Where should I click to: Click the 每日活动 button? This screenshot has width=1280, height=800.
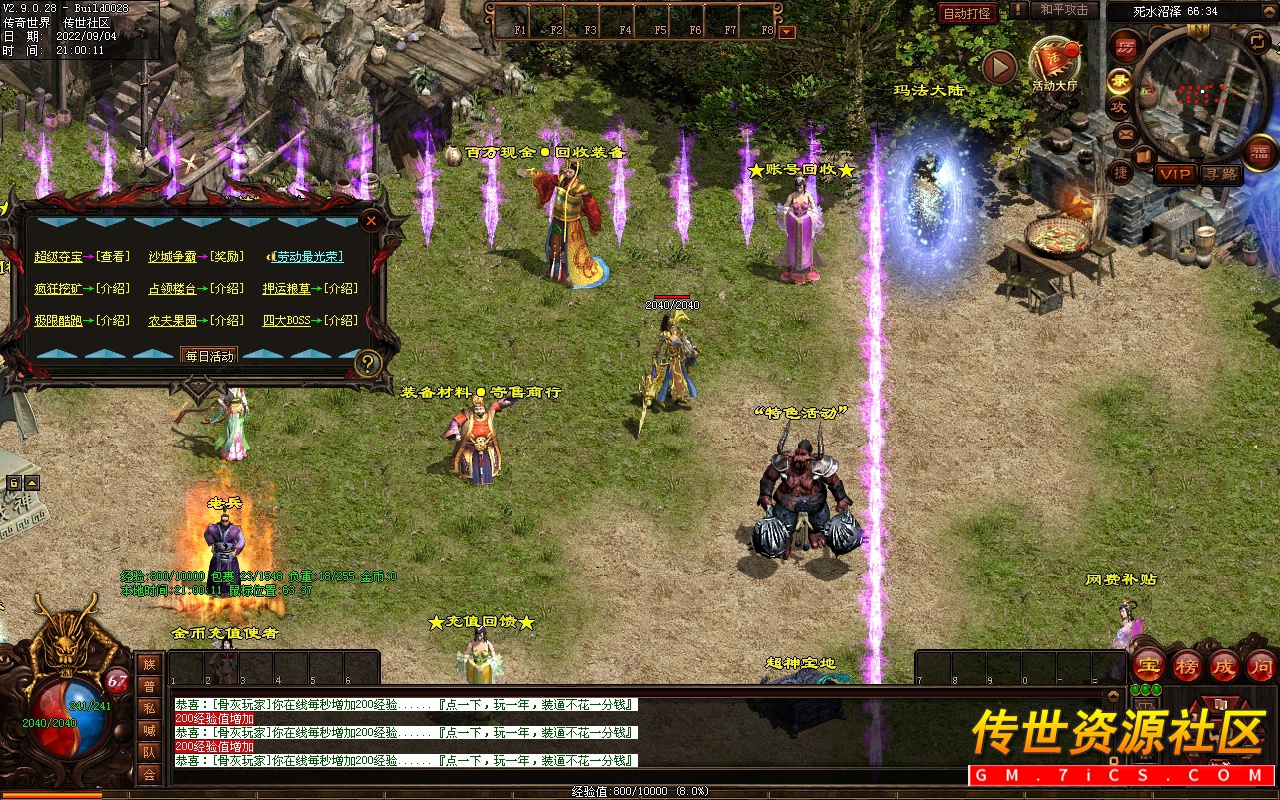pos(208,356)
